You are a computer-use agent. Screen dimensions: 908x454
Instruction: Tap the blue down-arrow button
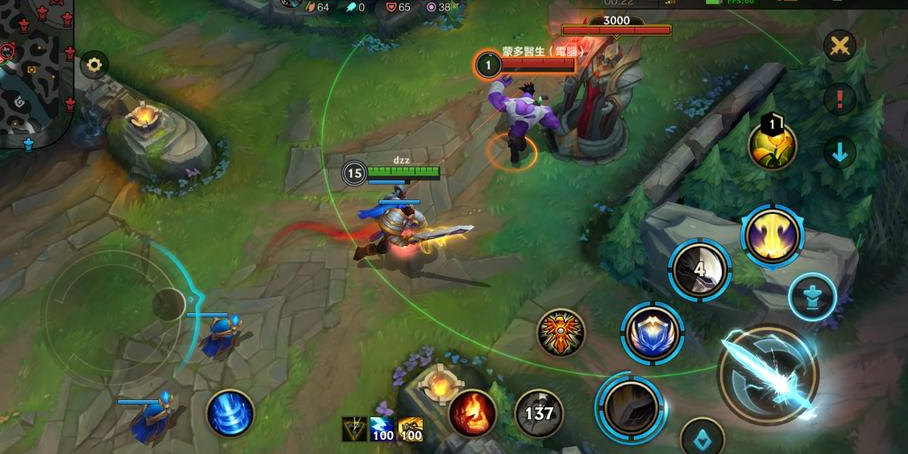[840, 152]
